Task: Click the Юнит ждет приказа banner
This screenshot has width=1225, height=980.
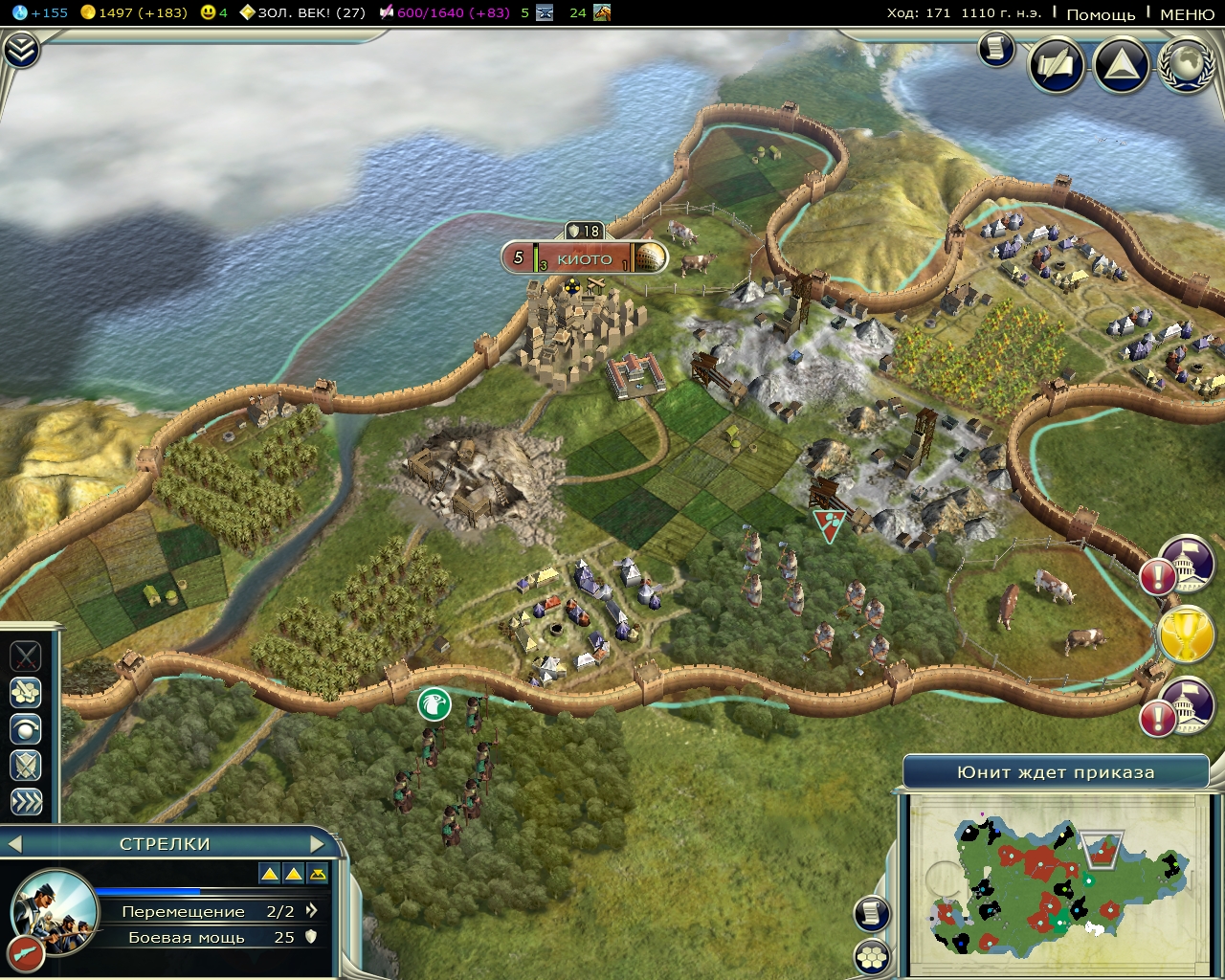Action: point(1058,771)
